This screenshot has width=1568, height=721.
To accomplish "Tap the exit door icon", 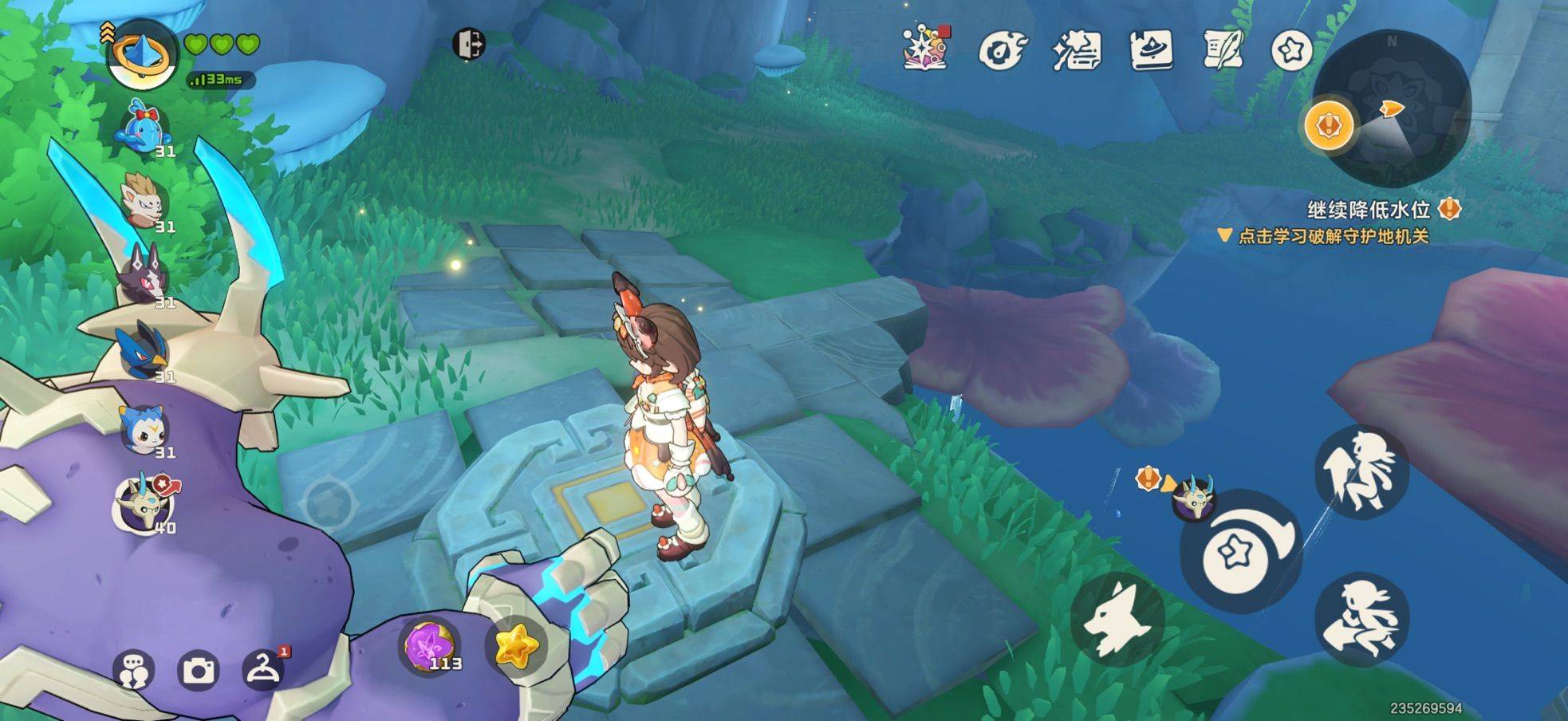I will coord(468,44).
